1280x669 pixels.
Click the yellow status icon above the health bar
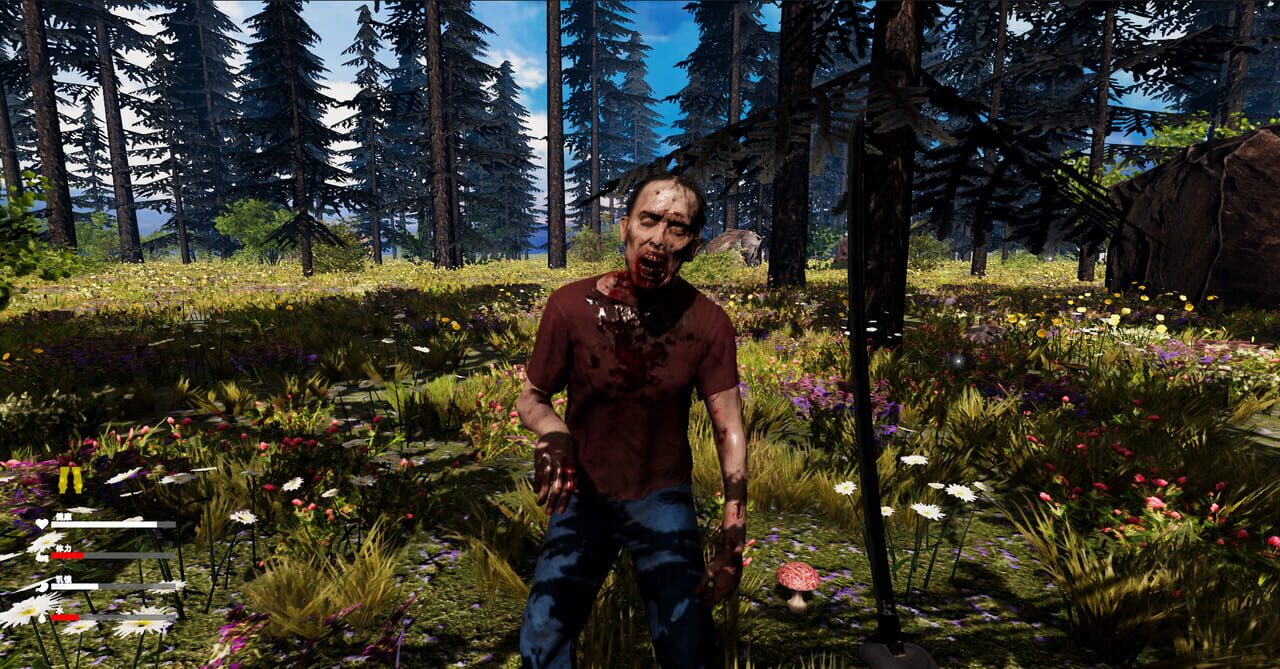pos(70,480)
